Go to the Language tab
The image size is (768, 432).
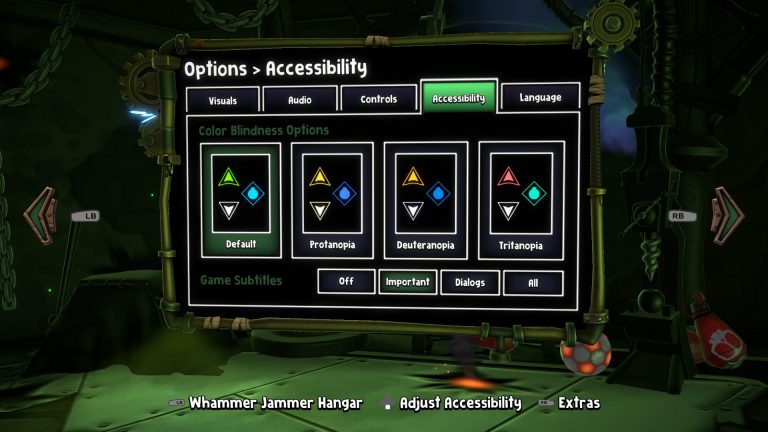pos(540,97)
